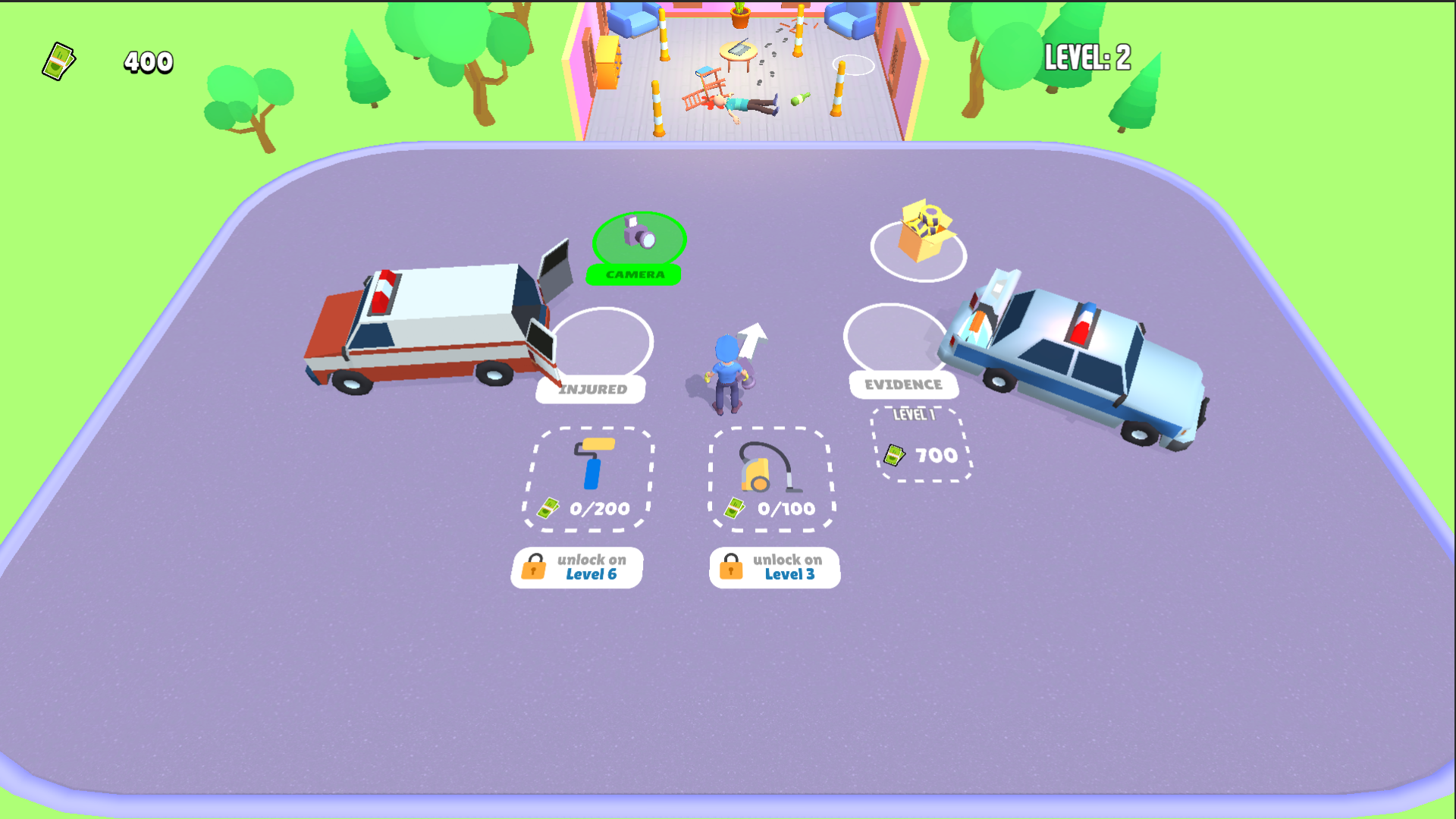Click the padlock icon on the Level 6 unlock
1456x819 pixels.
tap(534, 567)
